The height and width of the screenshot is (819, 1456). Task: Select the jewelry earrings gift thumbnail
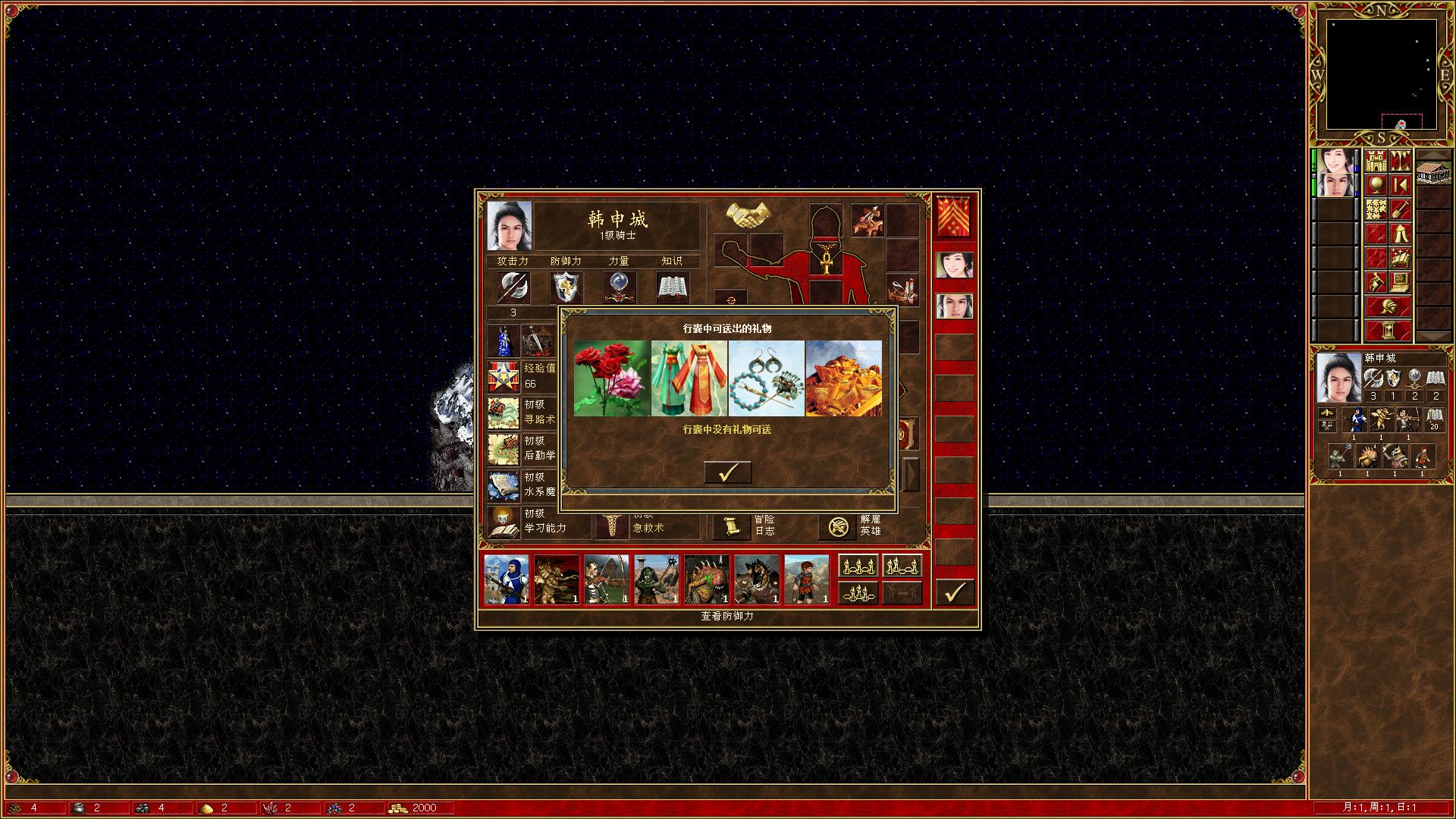pos(766,379)
